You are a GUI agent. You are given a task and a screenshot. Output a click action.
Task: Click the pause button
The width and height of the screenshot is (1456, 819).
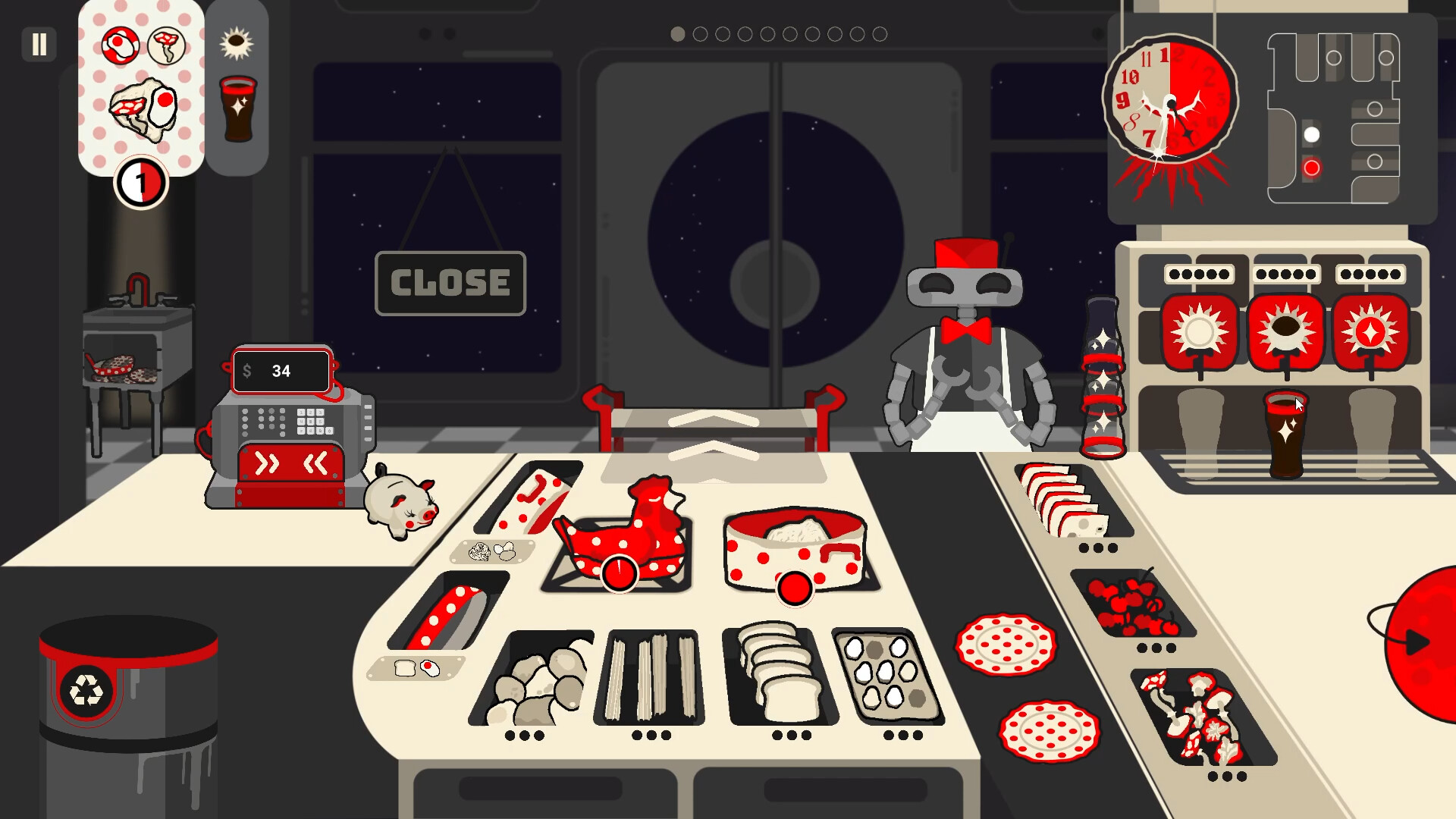pos(39,45)
